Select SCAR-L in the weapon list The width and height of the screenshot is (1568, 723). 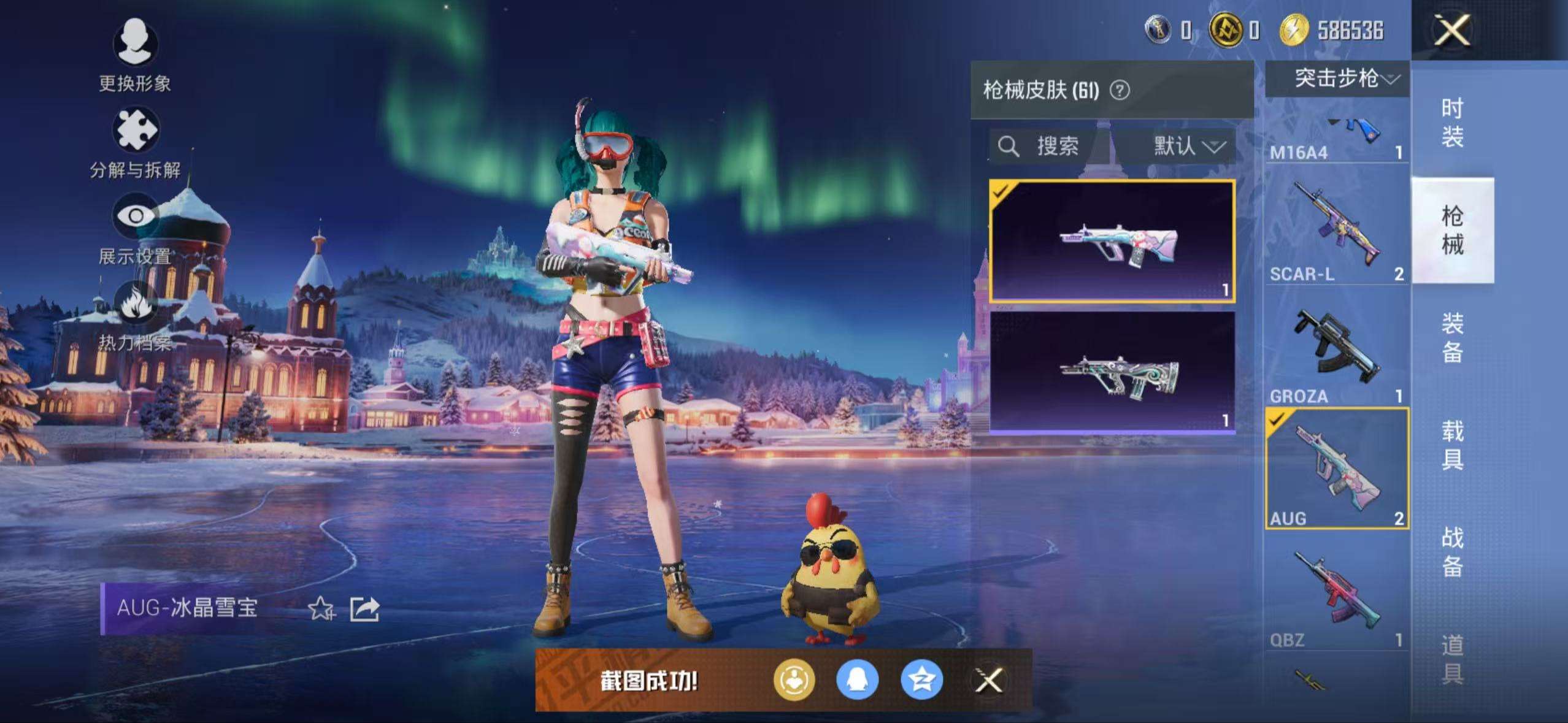point(1337,228)
